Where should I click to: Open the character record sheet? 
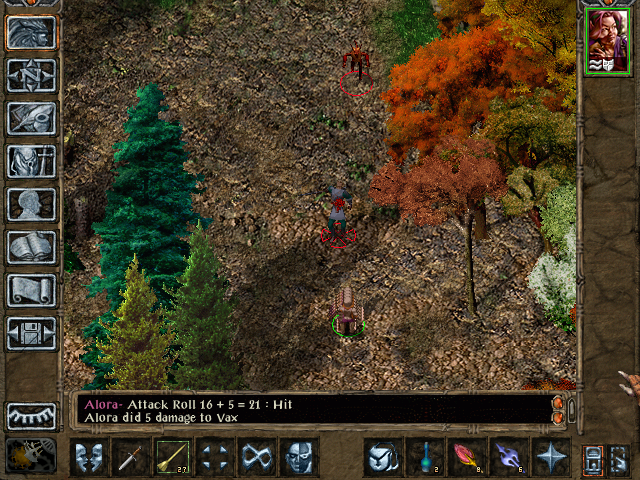pyautogui.click(x=31, y=204)
